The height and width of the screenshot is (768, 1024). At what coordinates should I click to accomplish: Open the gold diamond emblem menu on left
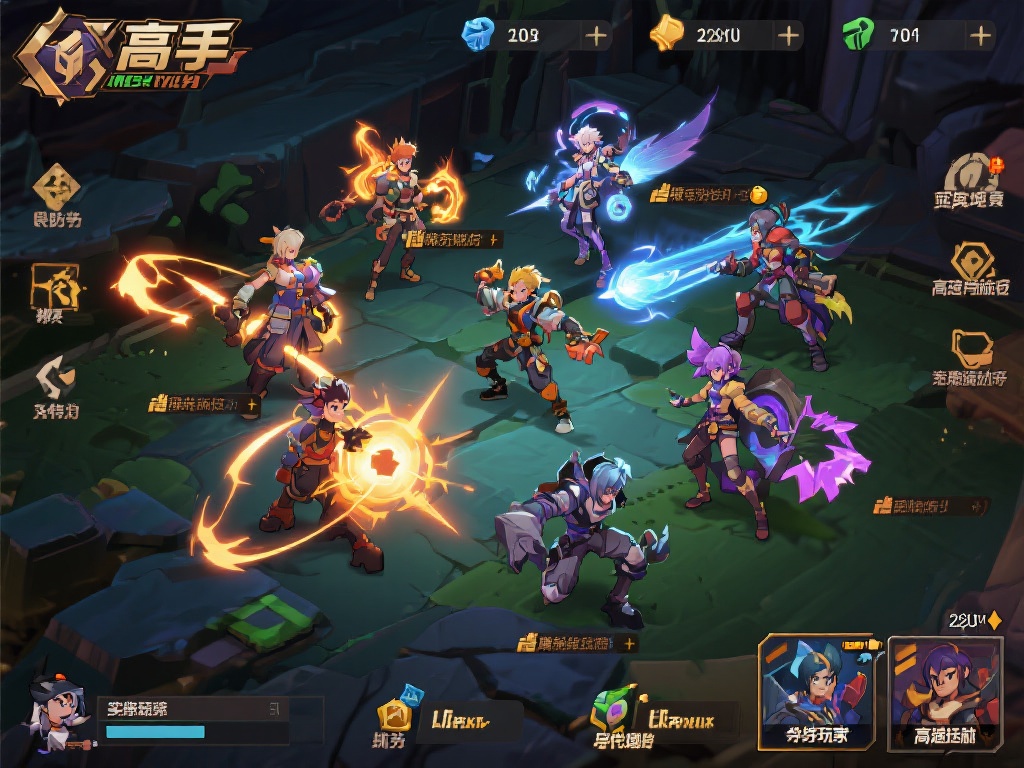(x=57, y=187)
